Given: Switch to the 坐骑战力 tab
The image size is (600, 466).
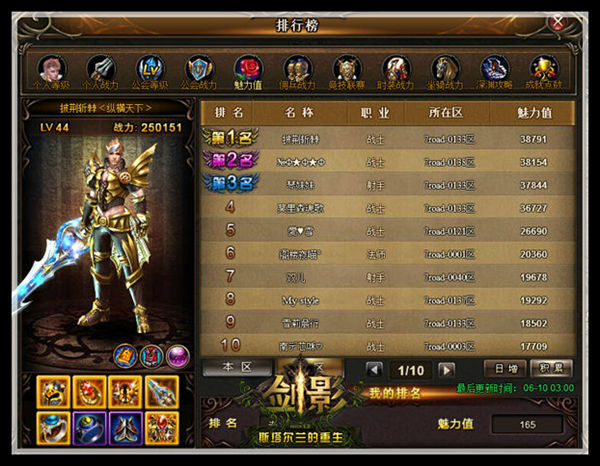Looking at the screenshot, I should tap(445, 70).
